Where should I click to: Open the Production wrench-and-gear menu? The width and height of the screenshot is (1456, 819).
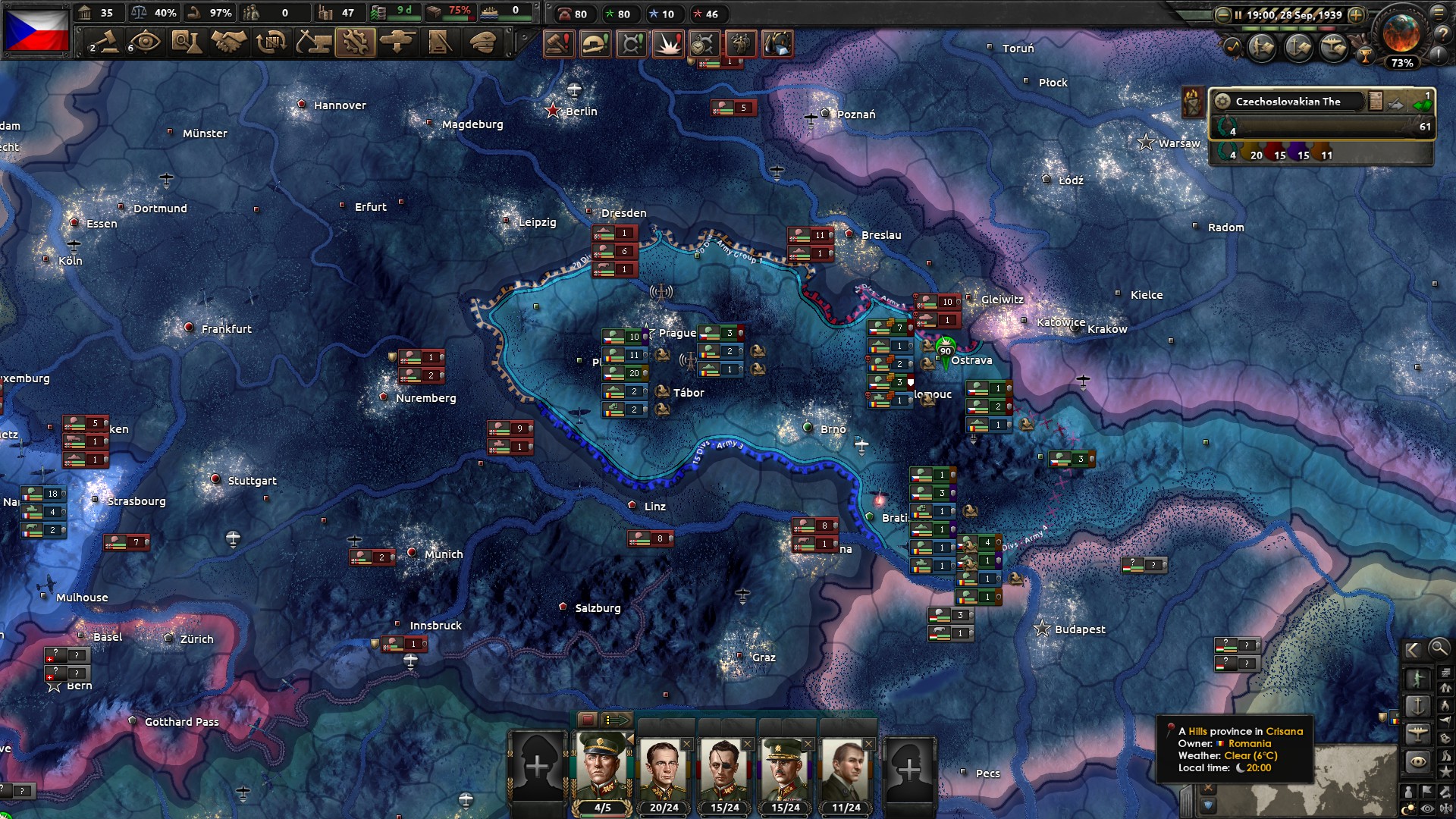[355, 42]
